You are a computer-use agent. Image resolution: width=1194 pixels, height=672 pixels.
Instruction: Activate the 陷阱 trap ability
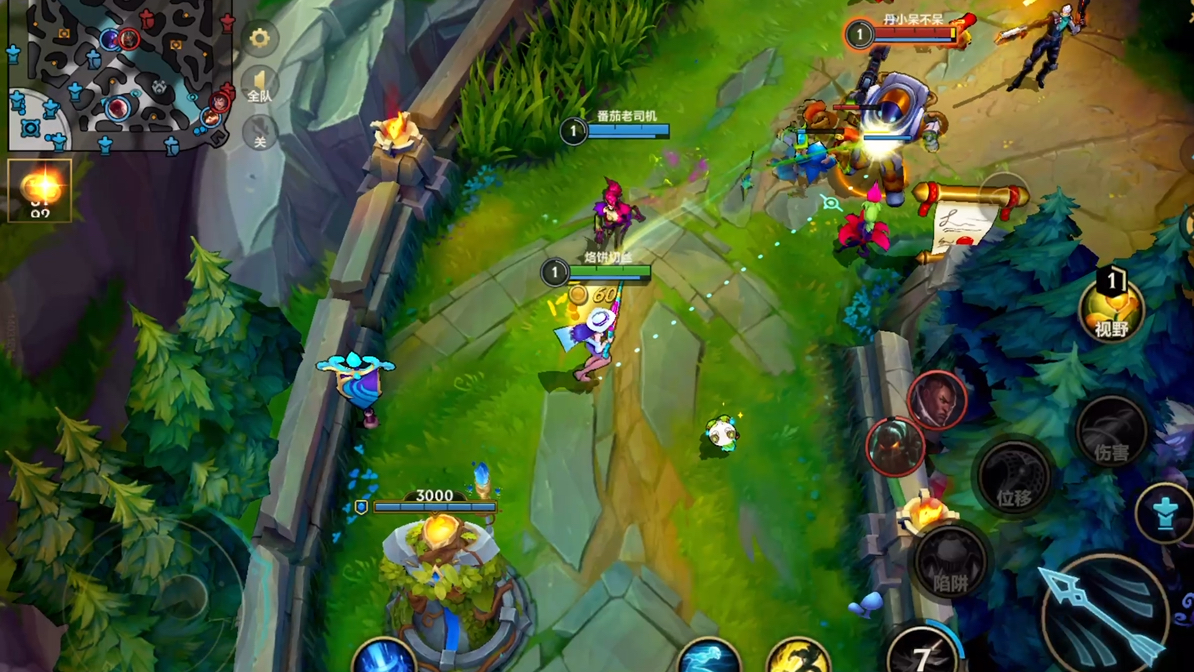click(950, 564)
